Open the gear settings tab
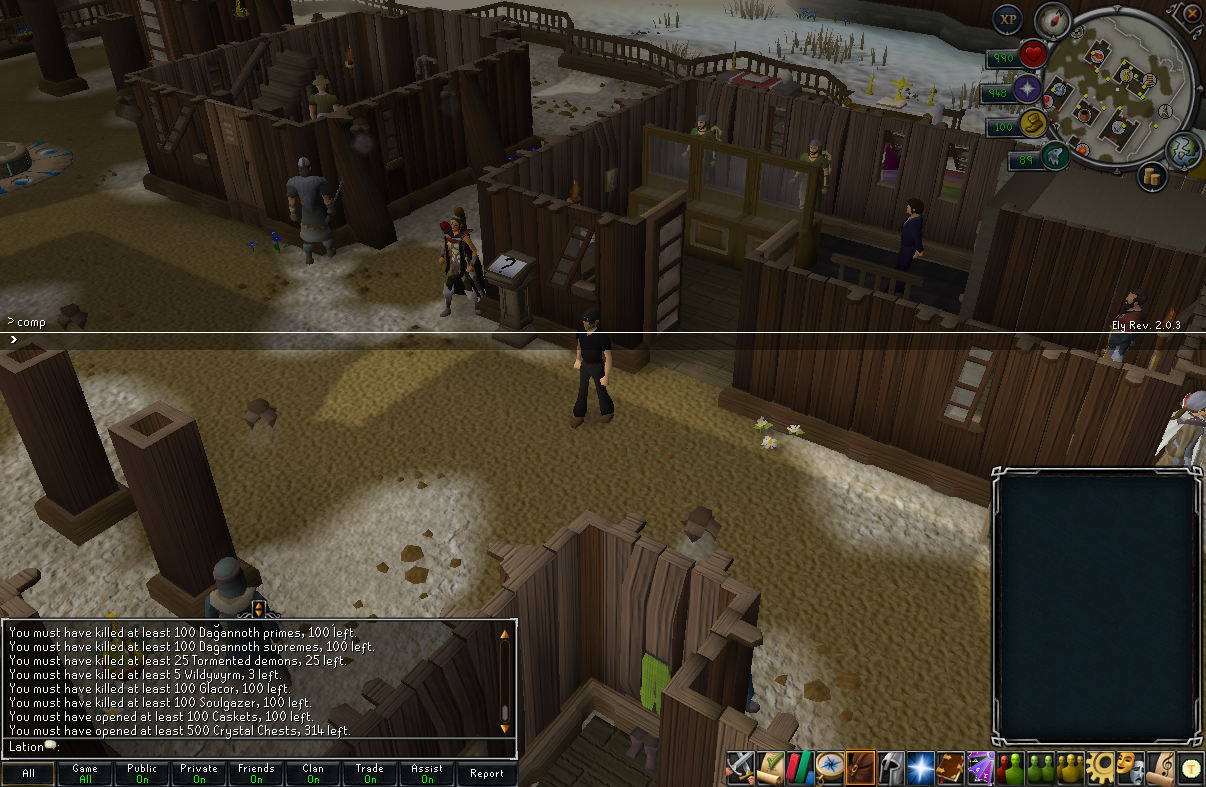Image resolution: width=1206 pixels, height=787 pixels. [x=1100, y=767]
